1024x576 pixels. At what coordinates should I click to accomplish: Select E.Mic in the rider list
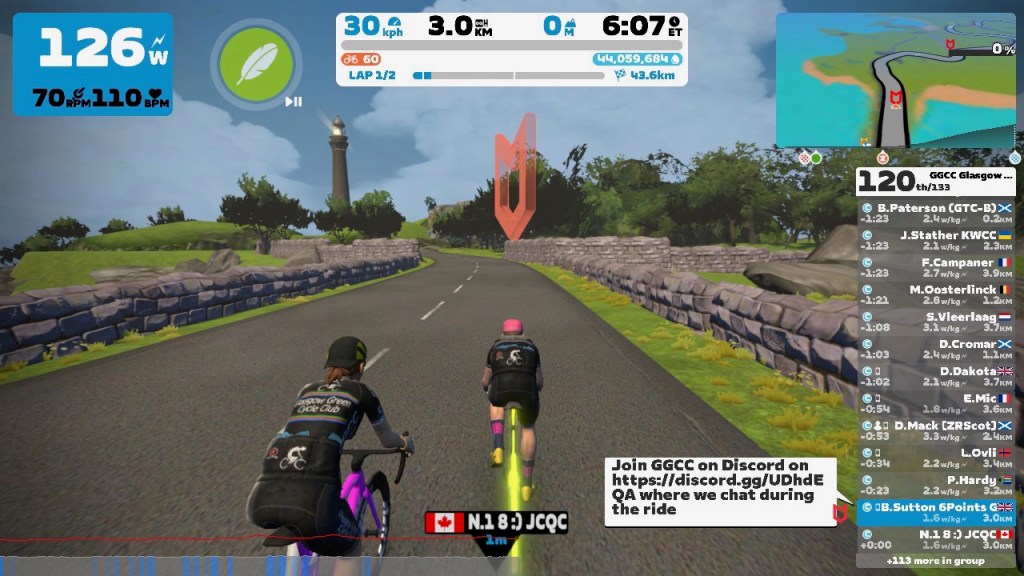click(937, 402)
